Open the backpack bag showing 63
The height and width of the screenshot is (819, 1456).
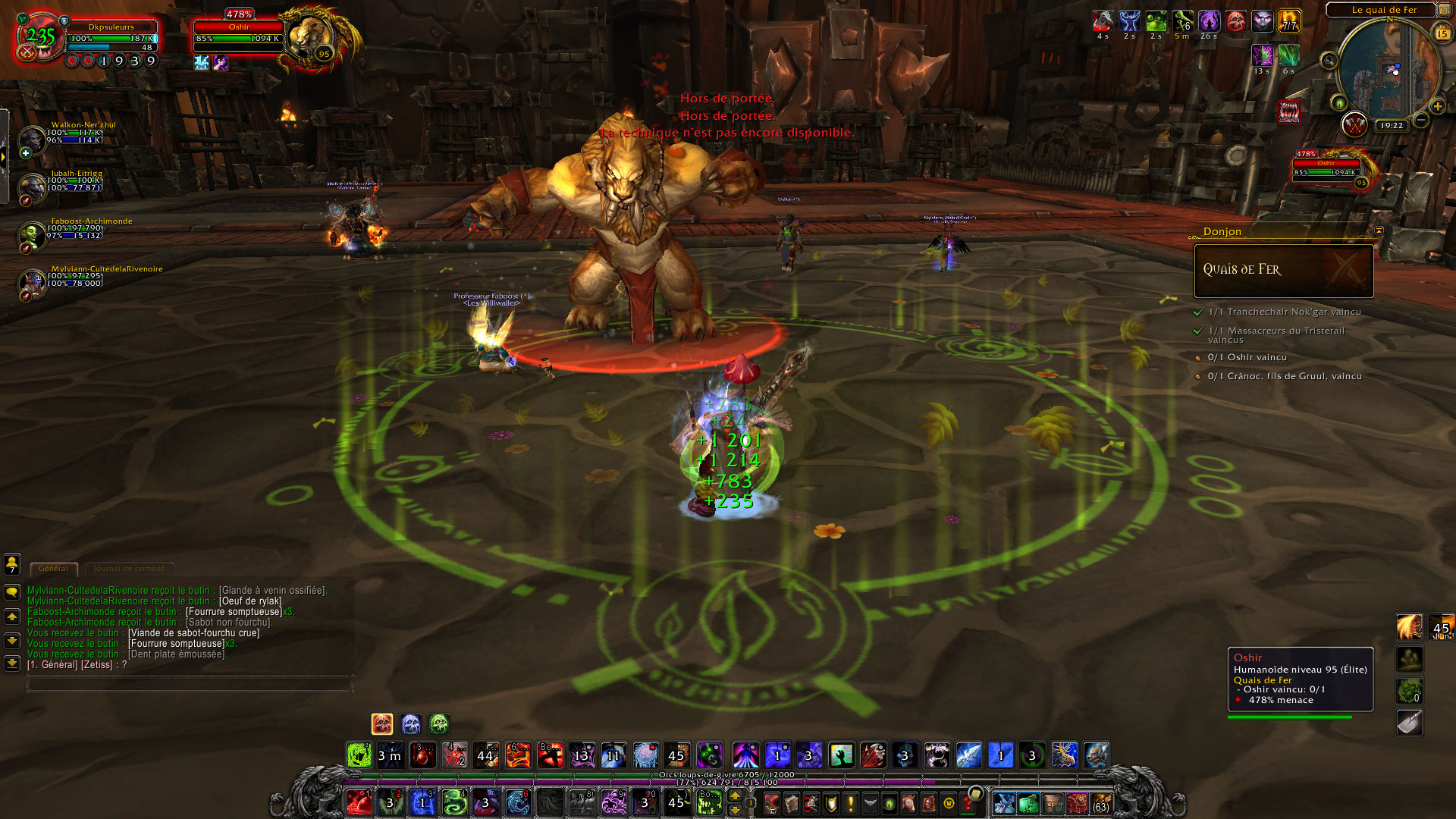1100,803
